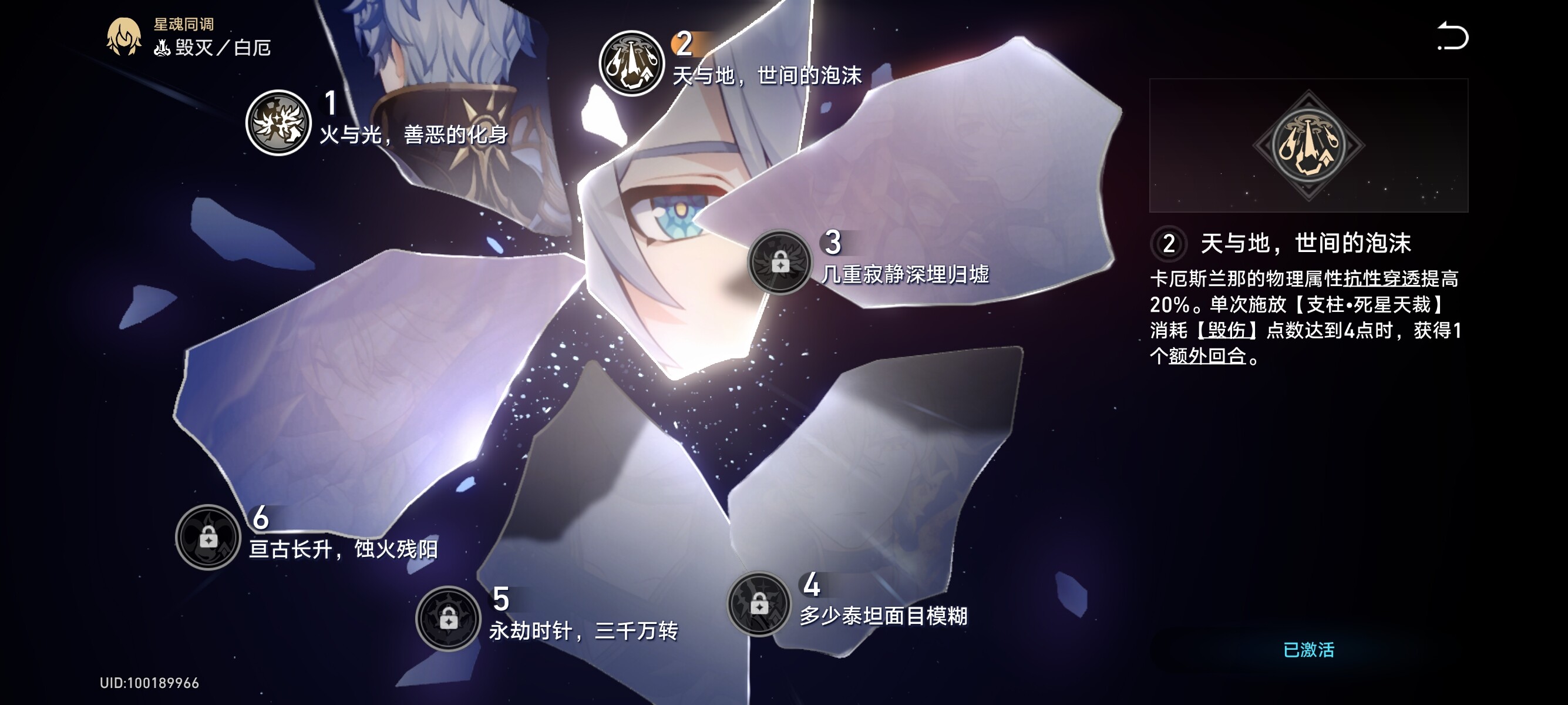Click the 已激活 activated button
Screen dimensions: 1568x705
pyautogui.click(x=1308, y=650)
